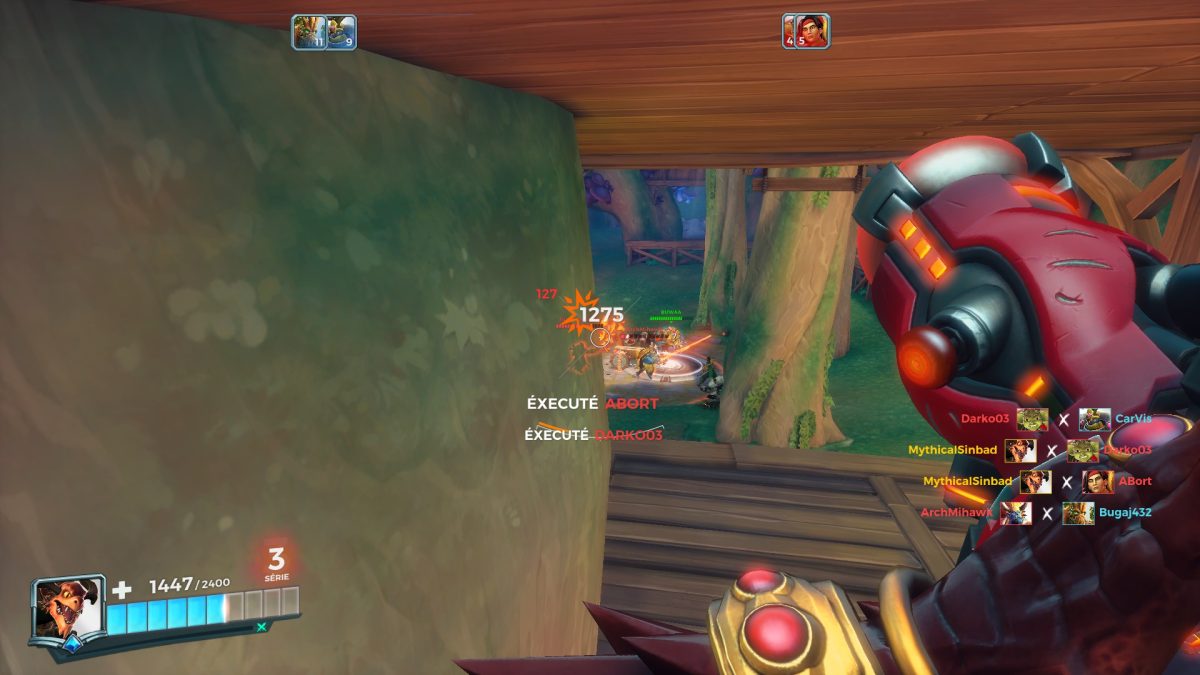Screen dimensions: 1200x675
Task: Select the ally portrait showing 11
Action: (308, 32)
